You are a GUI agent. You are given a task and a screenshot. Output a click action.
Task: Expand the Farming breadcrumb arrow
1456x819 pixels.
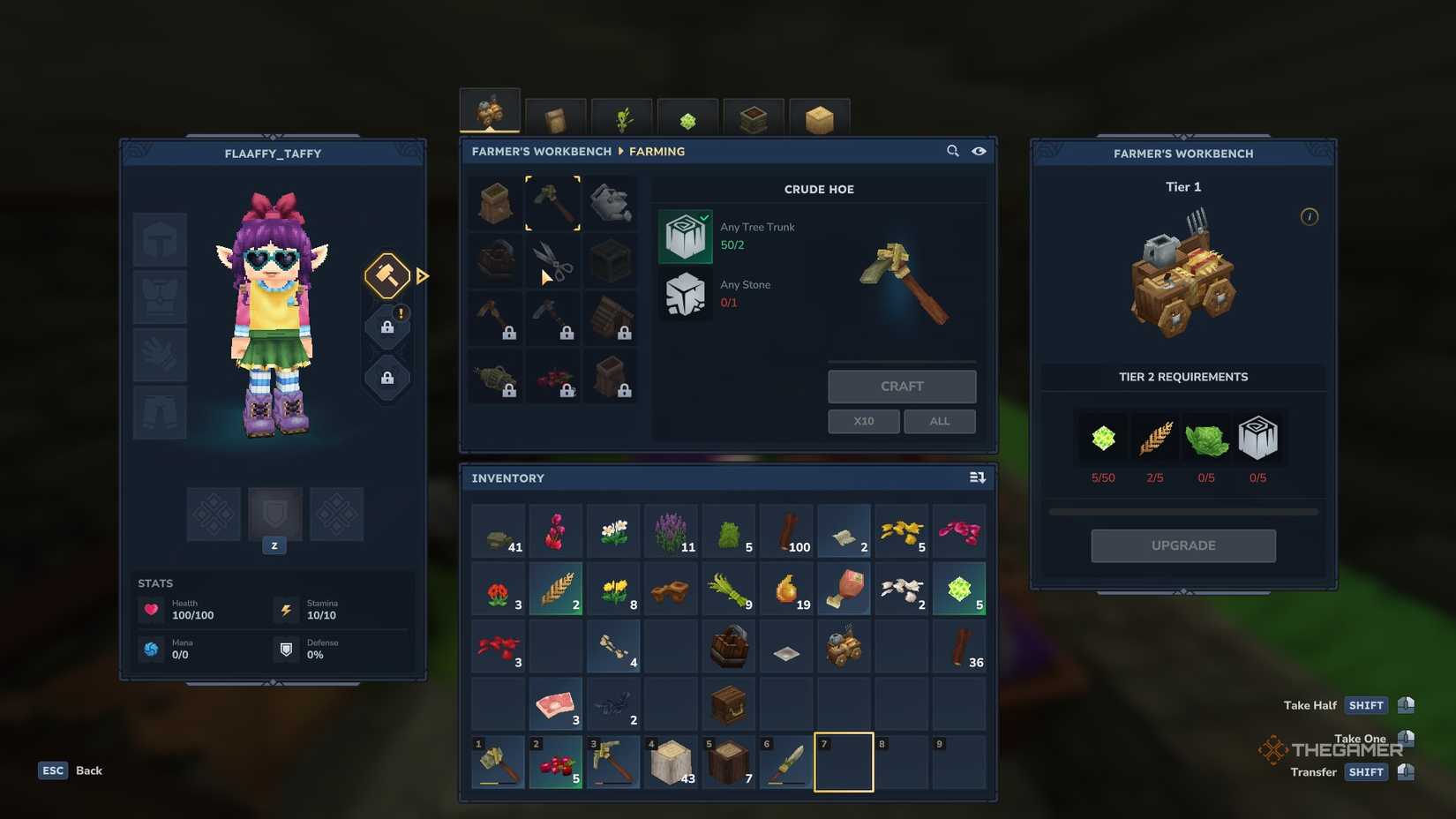(621, 151)
